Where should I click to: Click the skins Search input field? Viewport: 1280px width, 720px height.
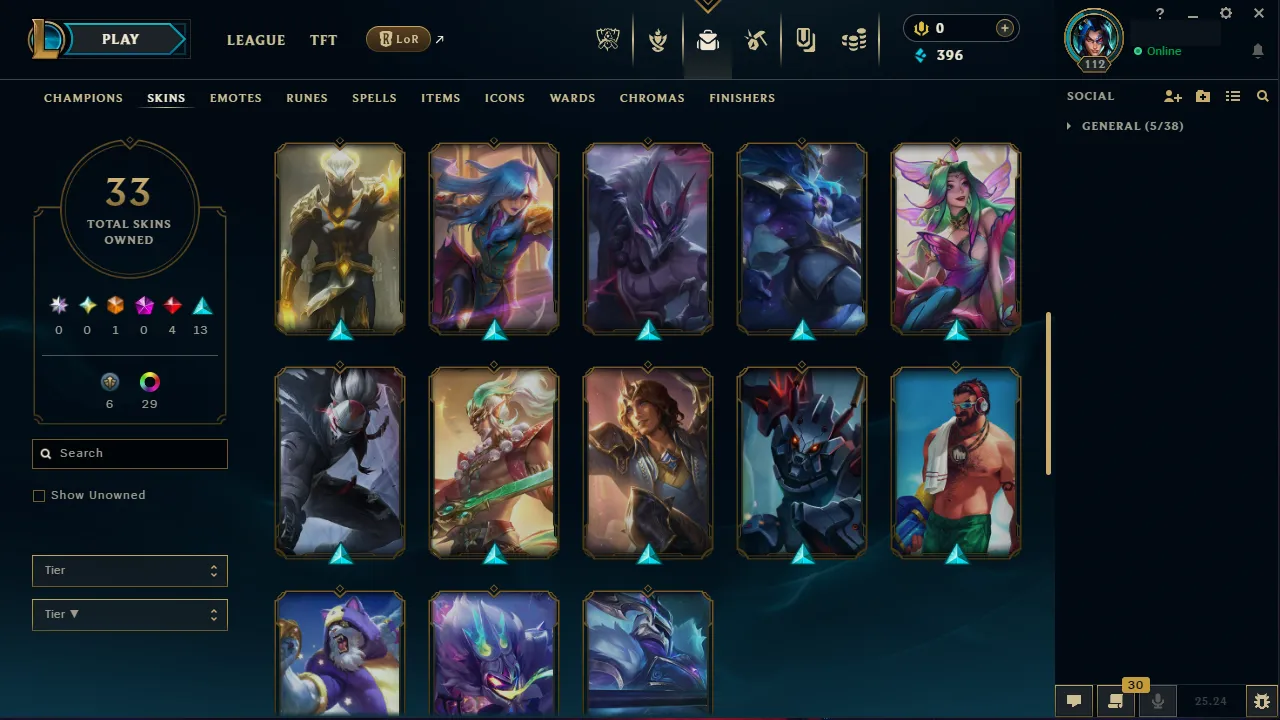click(129, 453)
